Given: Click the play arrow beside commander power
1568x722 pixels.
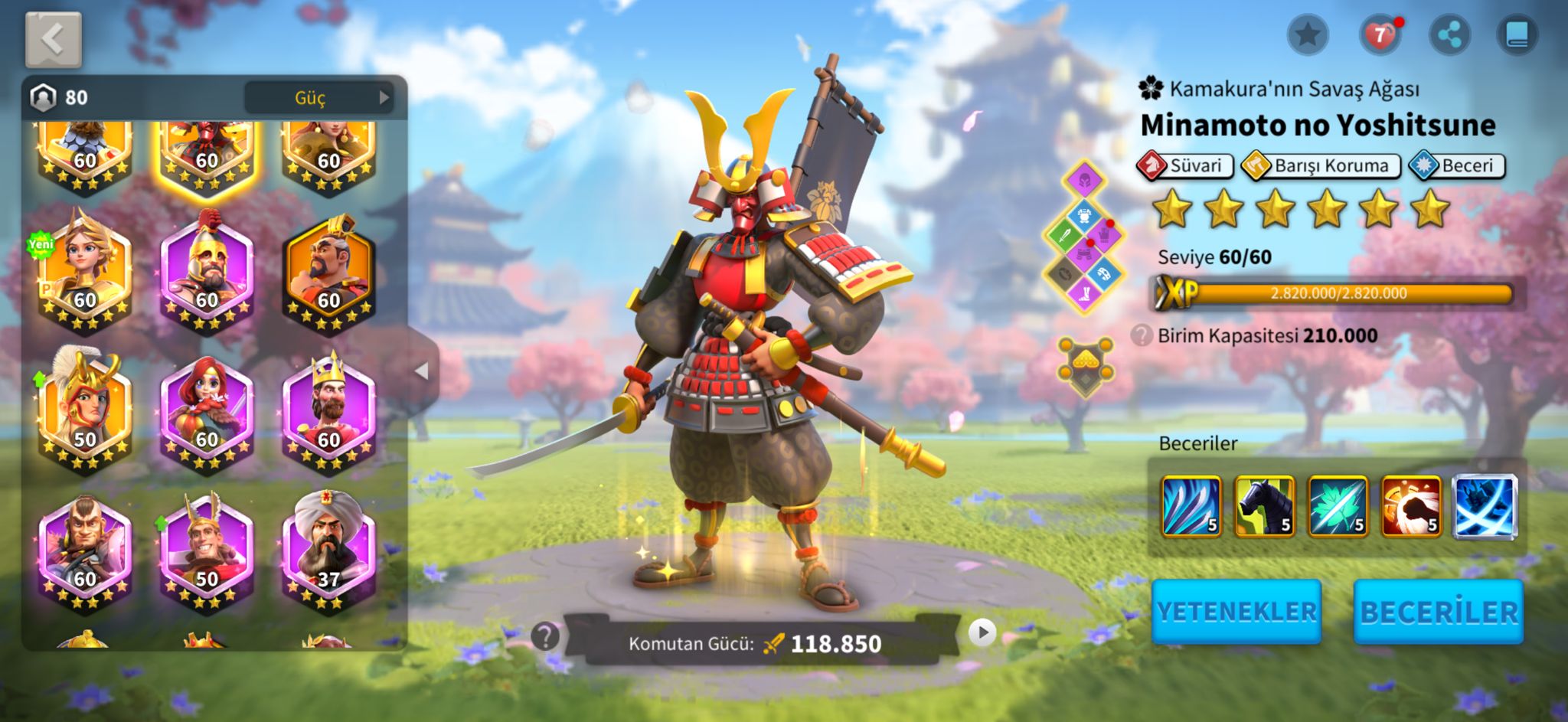Looking at the screenshot, I should 982,632.
